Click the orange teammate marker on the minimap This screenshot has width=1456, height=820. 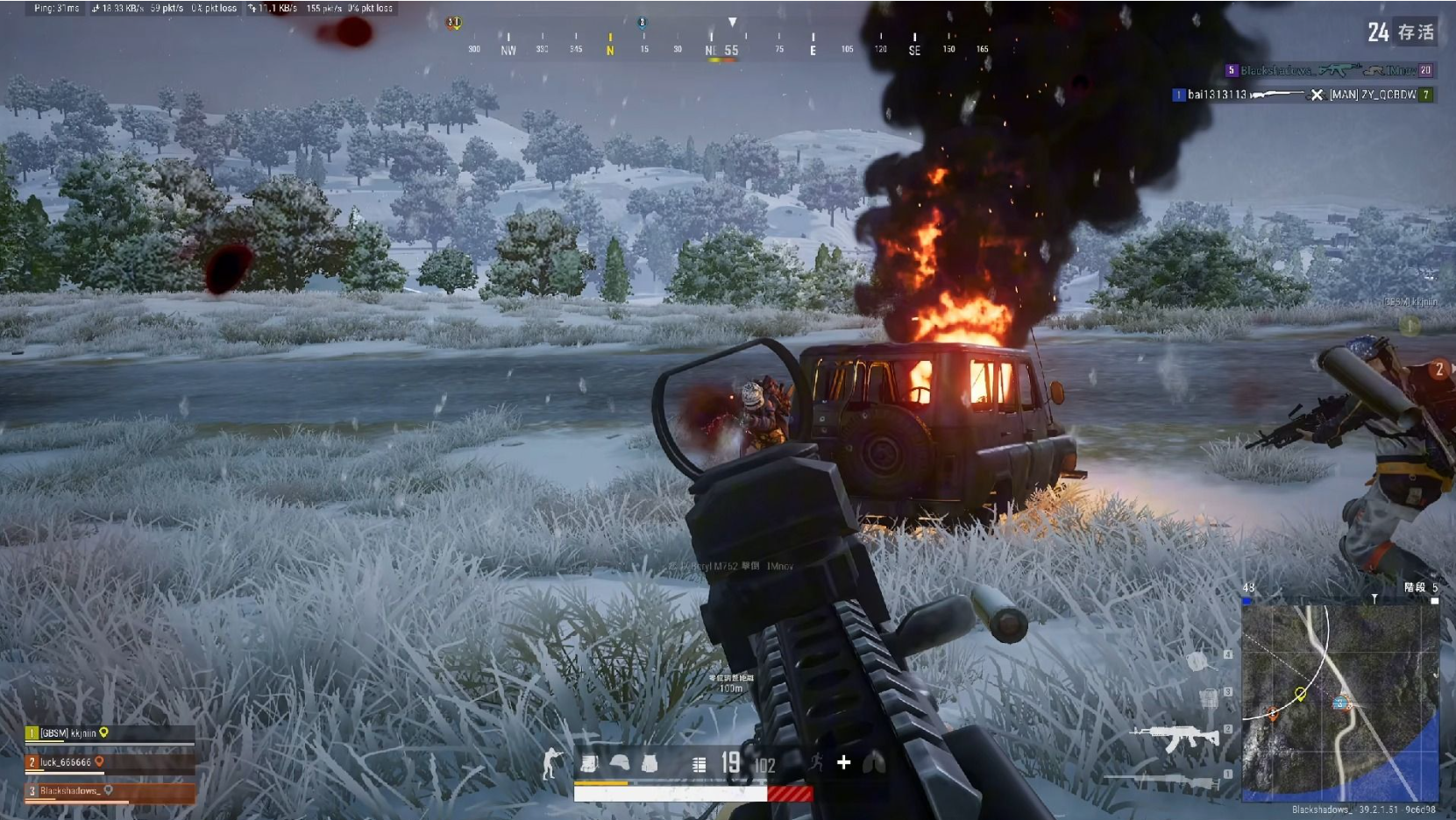1273,714
